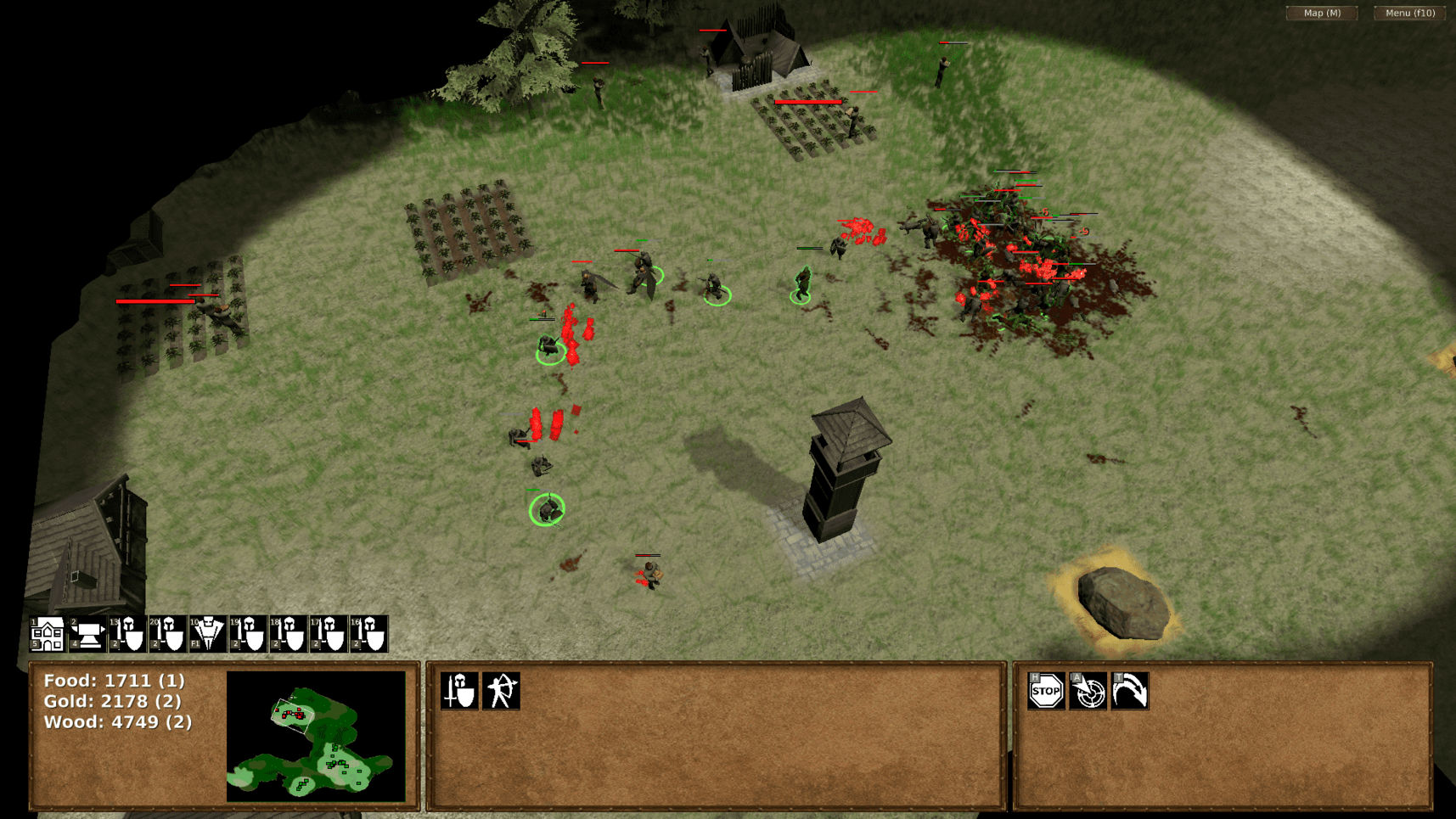1456x819 pixels.
Task: Select soldier group number 13
Action: [x=127, y=634]
